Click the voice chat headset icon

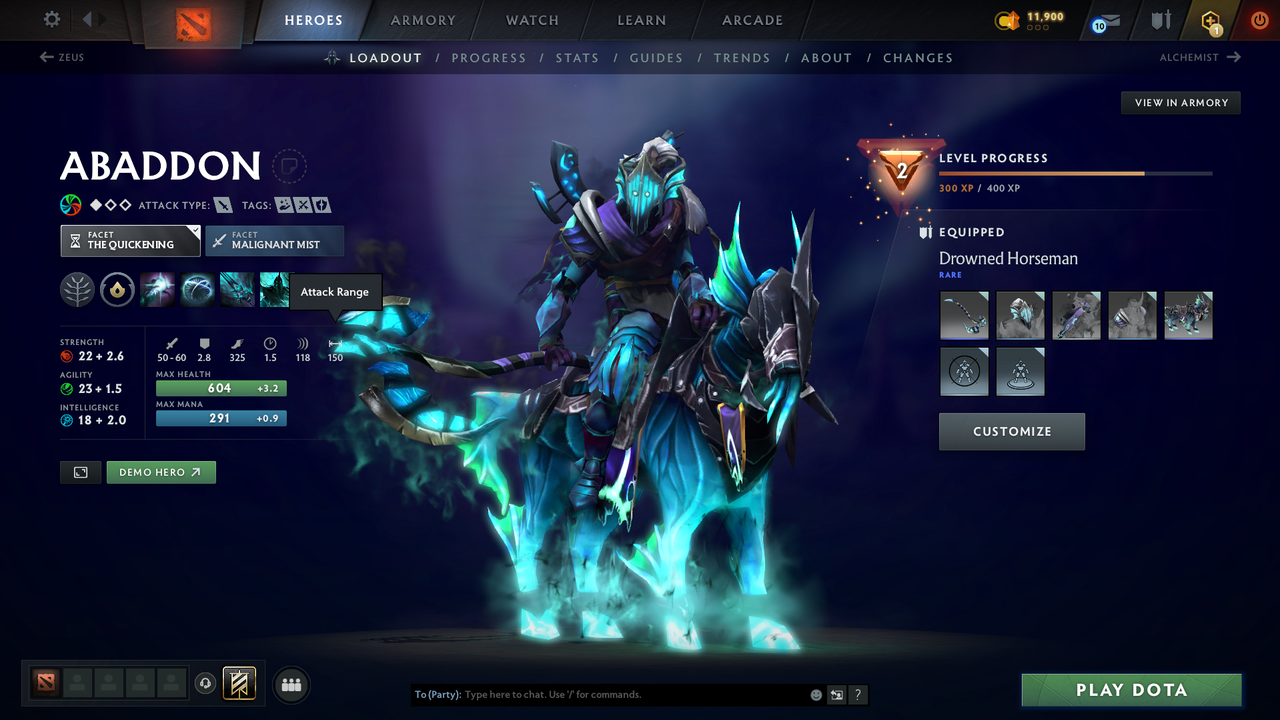(207, 684)
